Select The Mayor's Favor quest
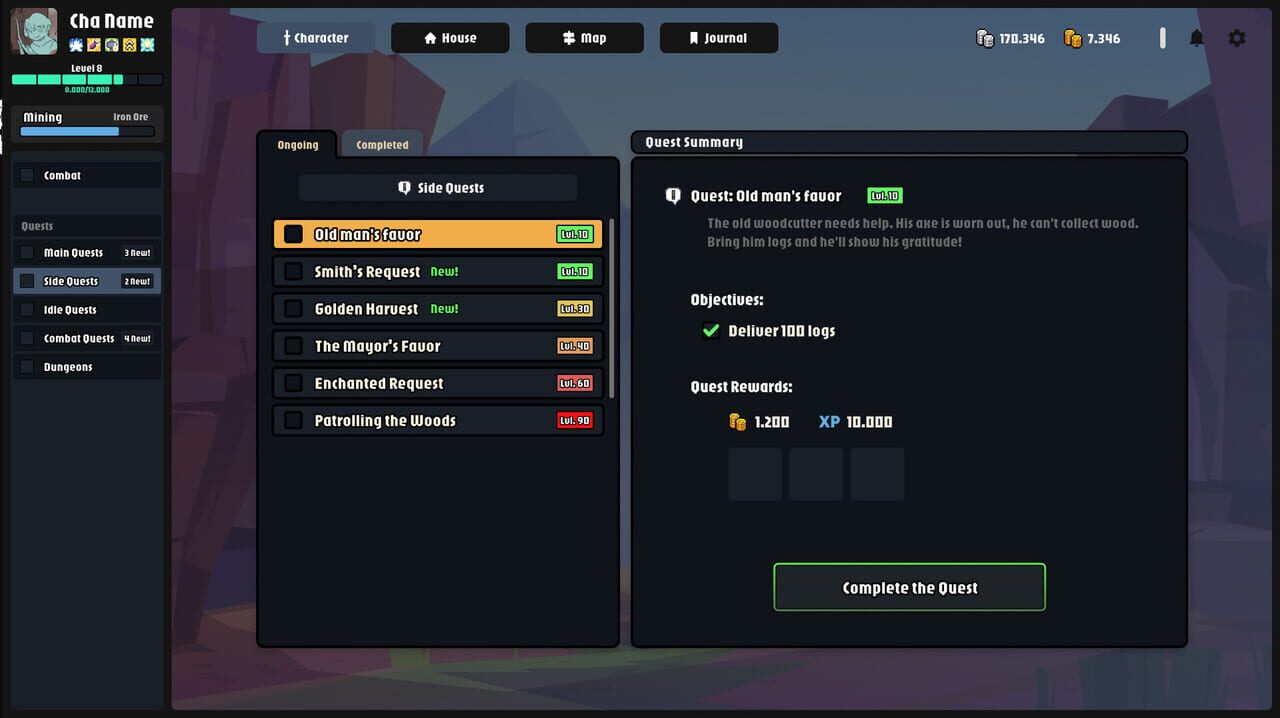The image size is (1280, 718). click(437, 346)
